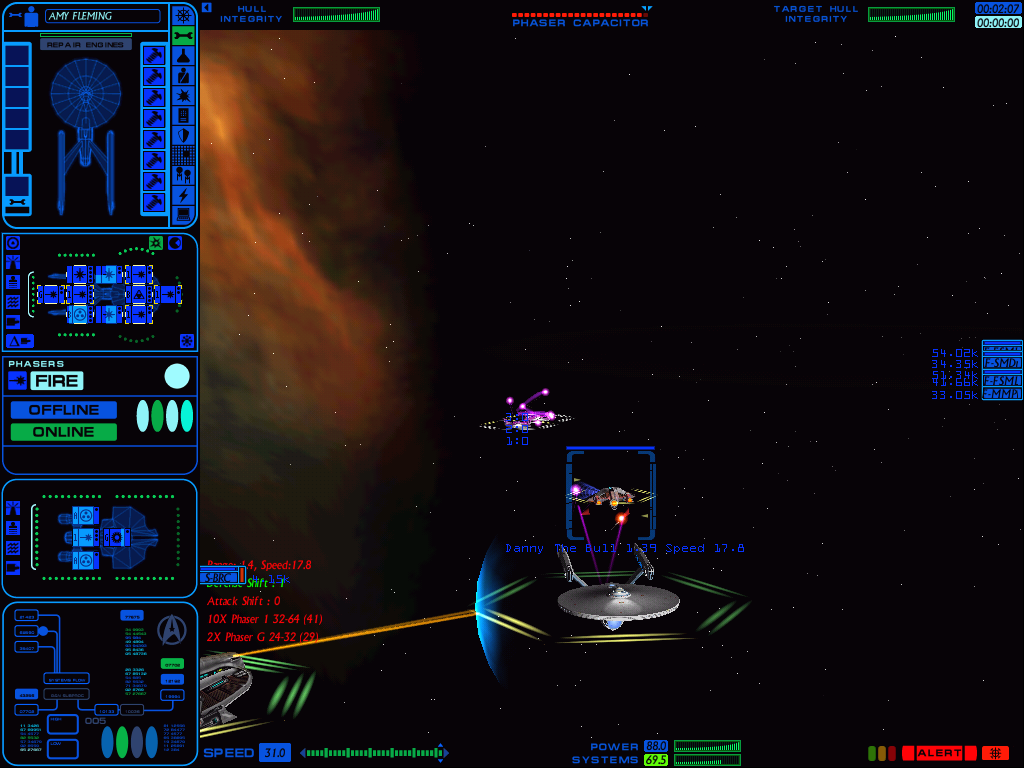Image resolution: width=1024 pixels, height=768 pixels.
Task: Select the F-MMA ship list entry
Action: 1001,394
